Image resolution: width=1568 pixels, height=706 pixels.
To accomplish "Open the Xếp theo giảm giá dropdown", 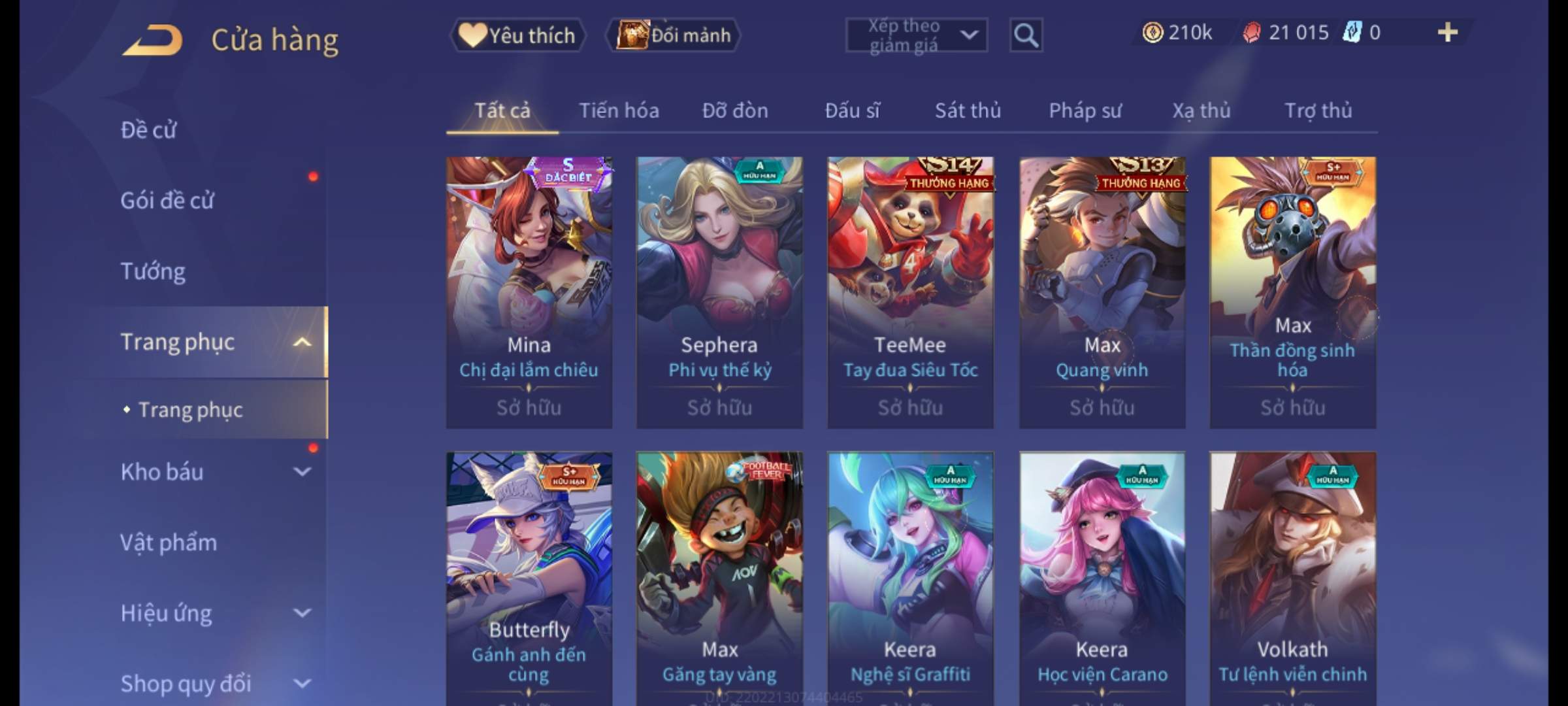I will tap(916, 35).
